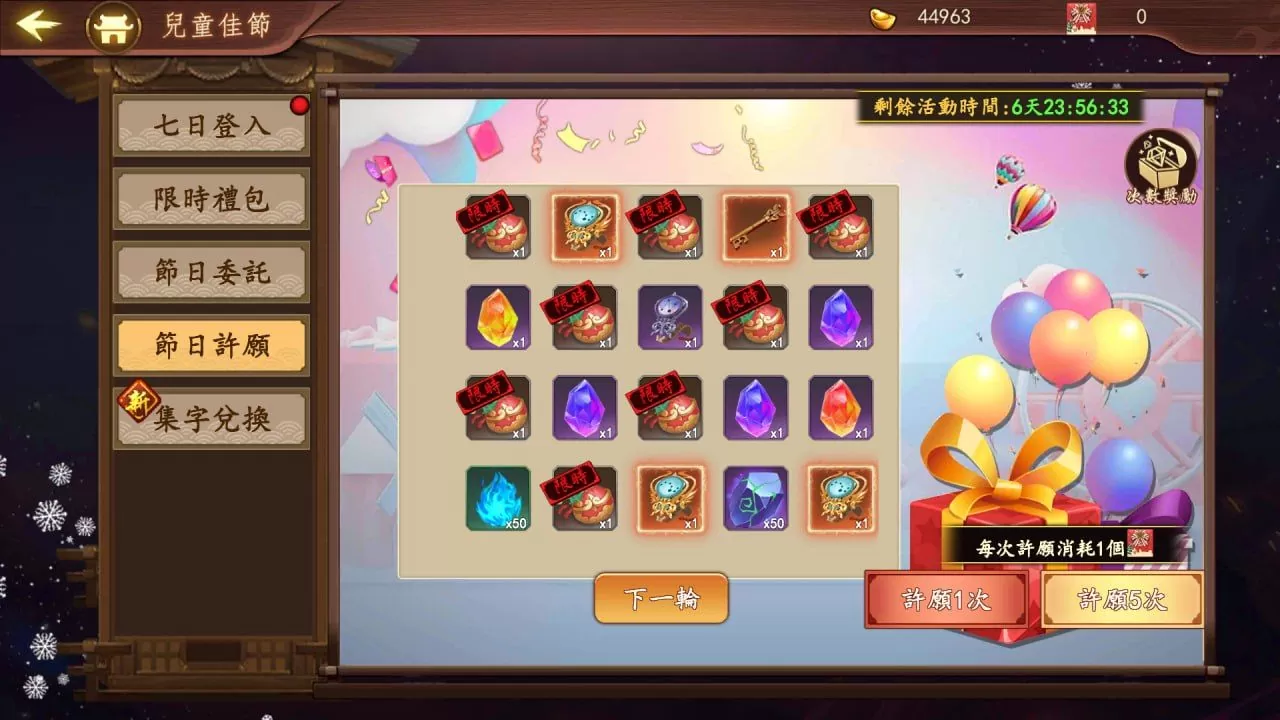This screenshot has width=1280, height=720.
Task: Make one wish with 許願1次
Action: [946, 599]
